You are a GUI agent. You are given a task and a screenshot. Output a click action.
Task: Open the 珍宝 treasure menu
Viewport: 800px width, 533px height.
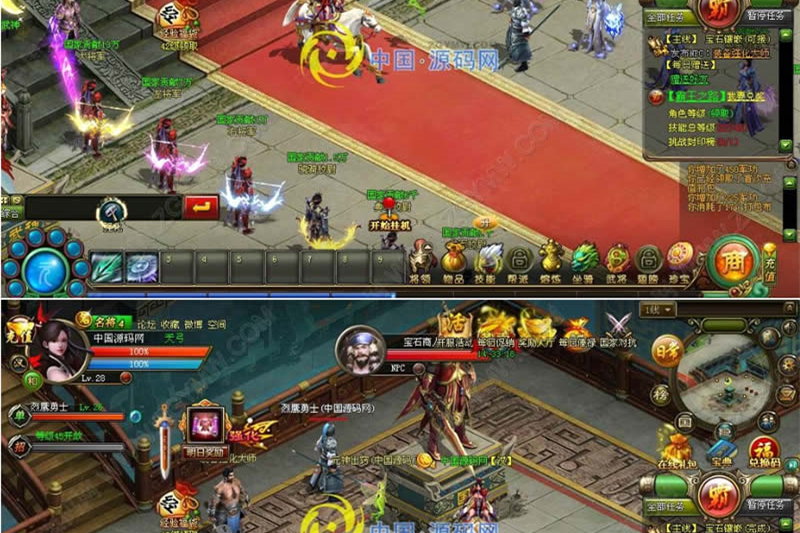[x=680, y=259]
